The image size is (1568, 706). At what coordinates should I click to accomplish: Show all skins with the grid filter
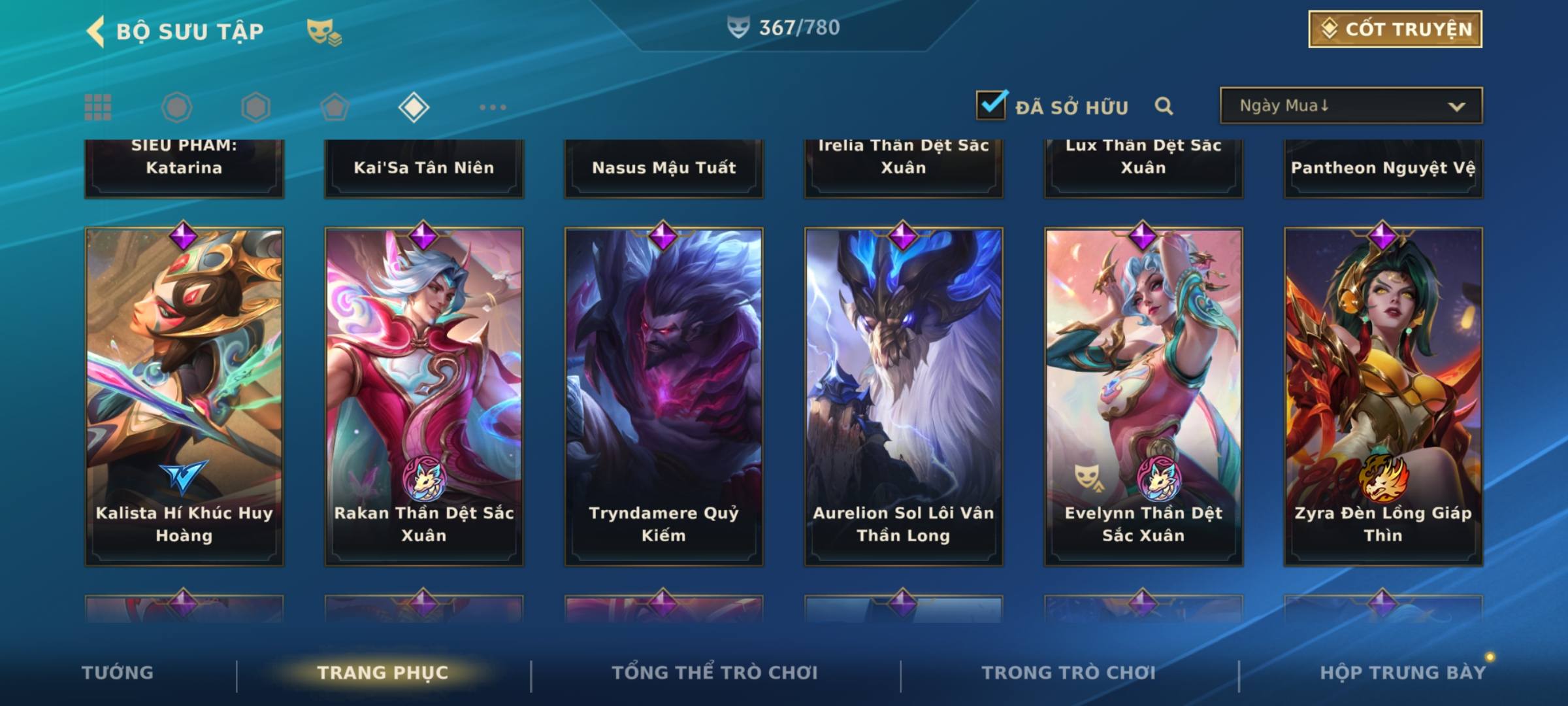98,107
